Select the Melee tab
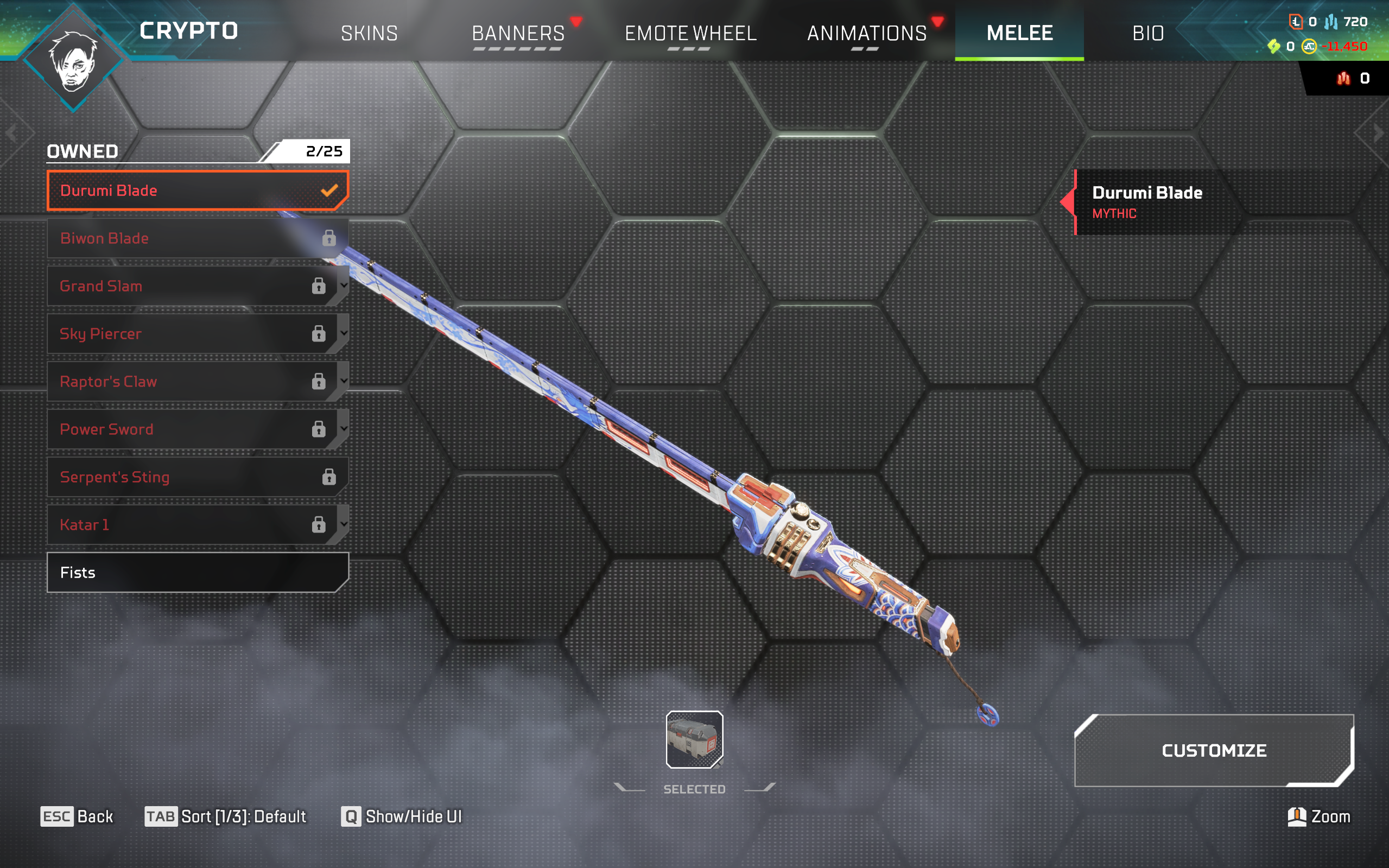This screenshot has height=868, width=1389. coord(1019,33)
